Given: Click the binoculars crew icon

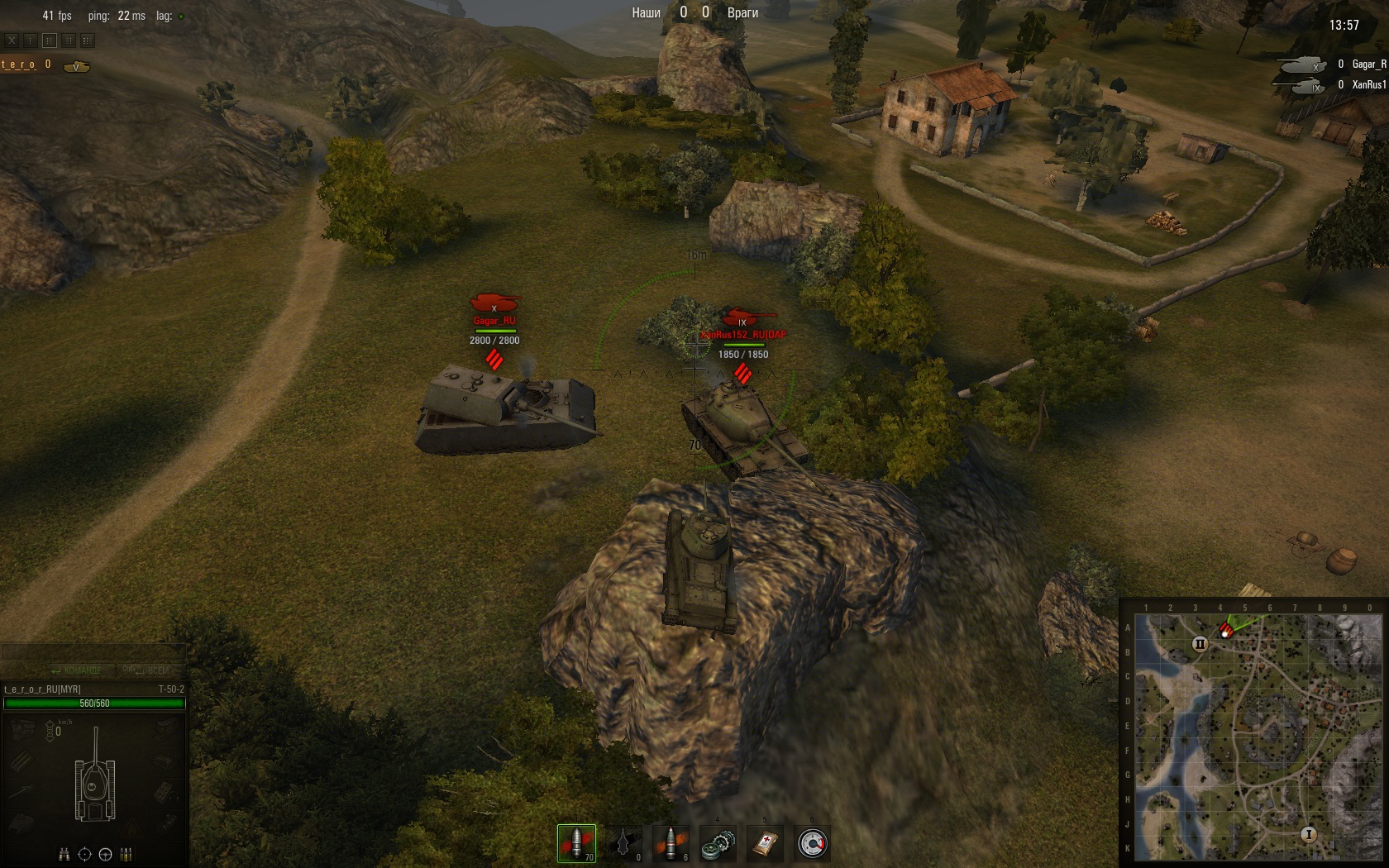Looking at the screenshot, I should pos(64,855).
